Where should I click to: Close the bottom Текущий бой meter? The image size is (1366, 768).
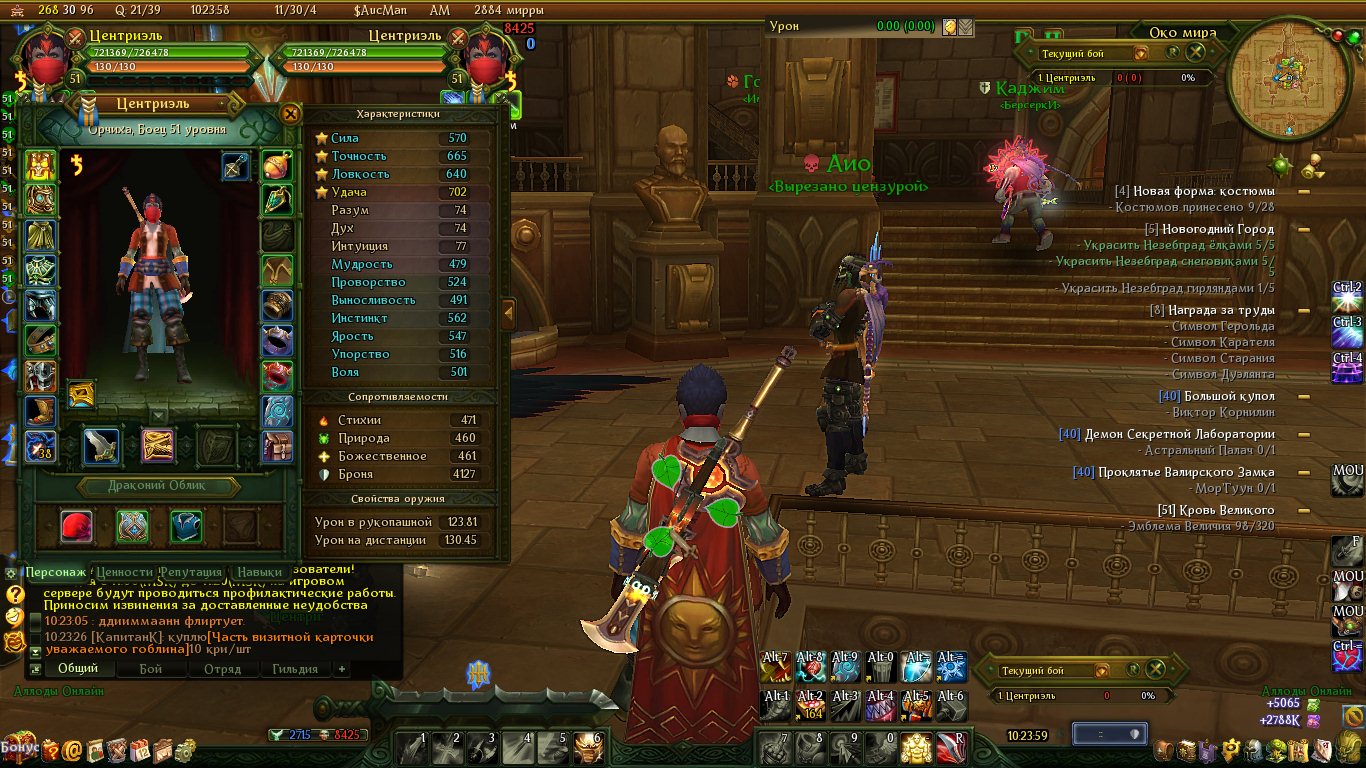(1156, 670)
